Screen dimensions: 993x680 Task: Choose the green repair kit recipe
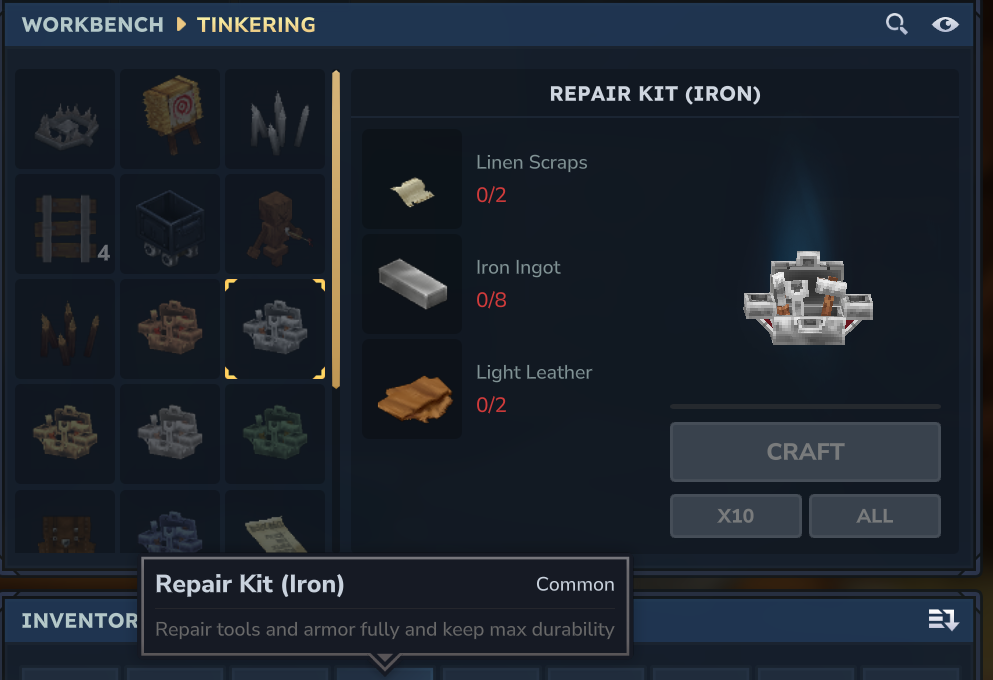(x=275, y=434)
